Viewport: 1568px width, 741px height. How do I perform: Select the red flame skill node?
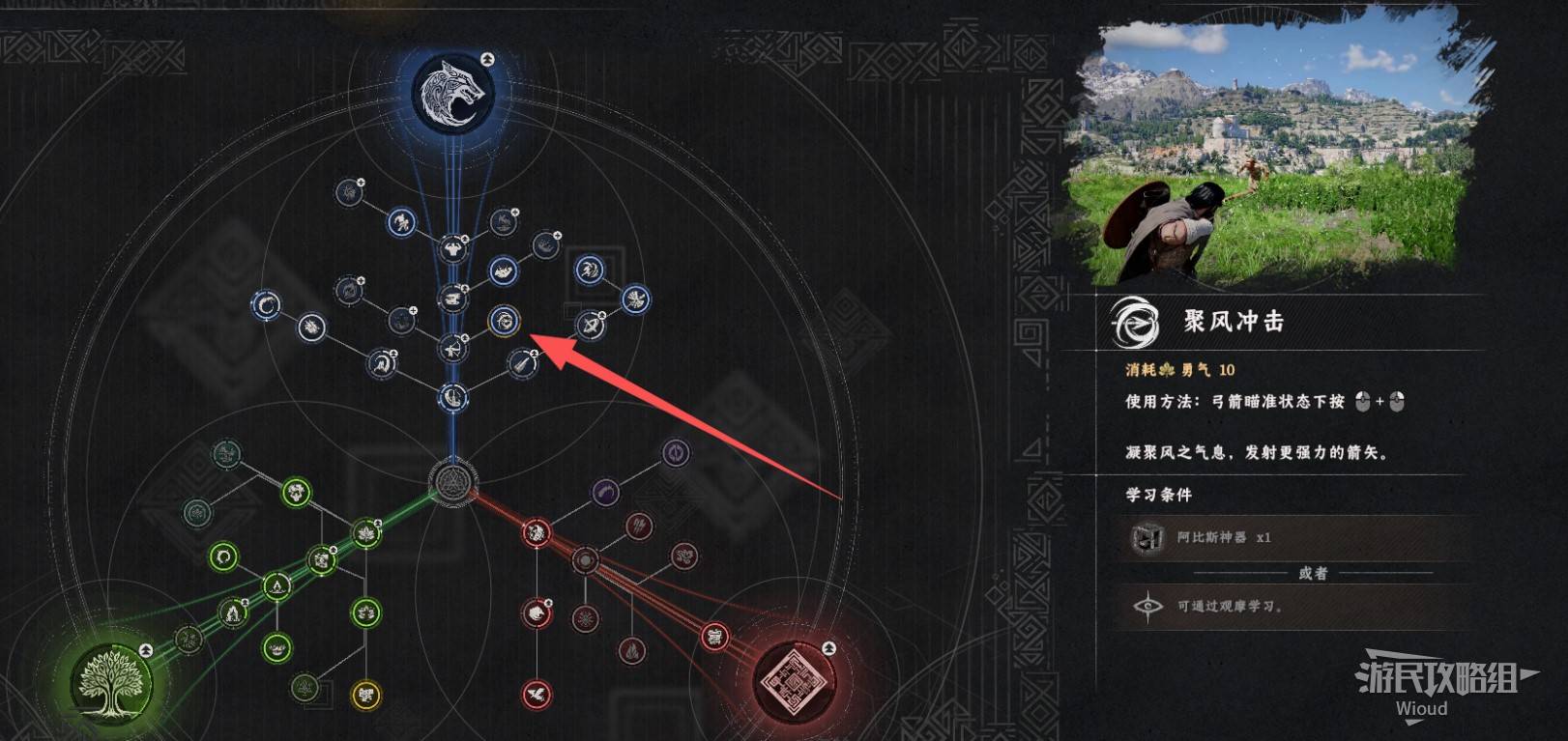(x=631, y=650)
